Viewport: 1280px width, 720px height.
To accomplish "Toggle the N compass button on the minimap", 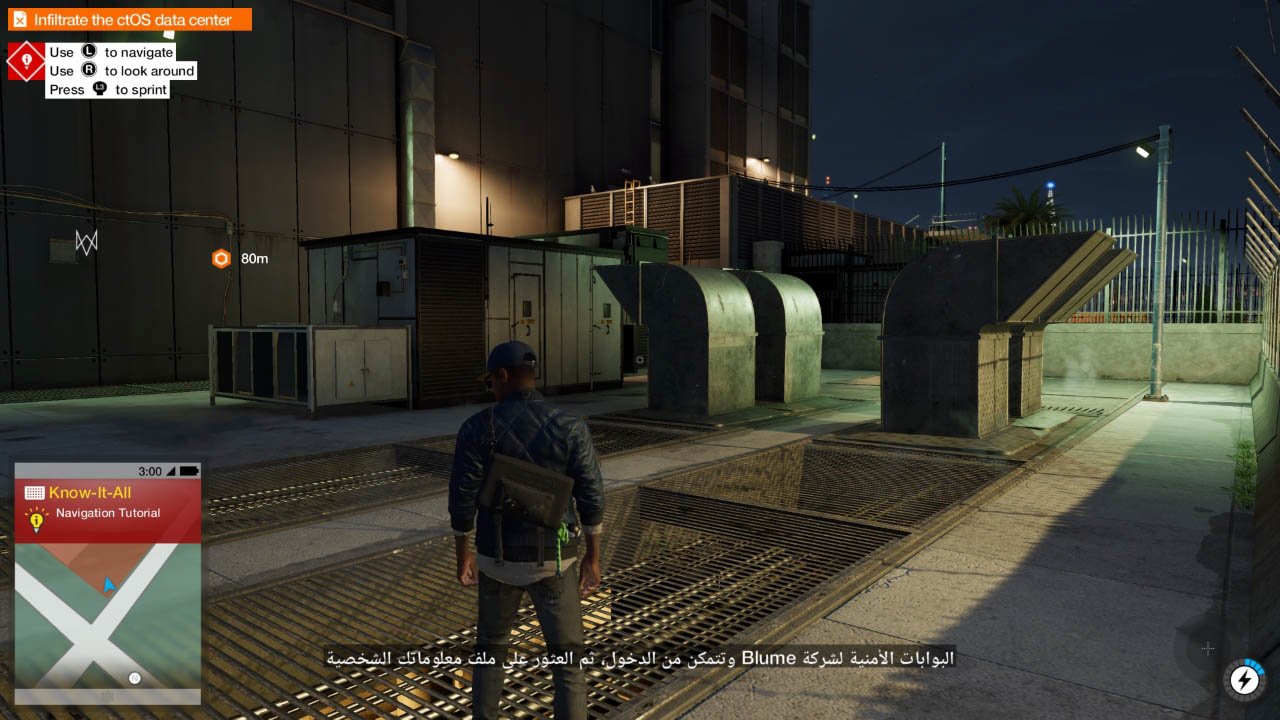I will point(133,677).
